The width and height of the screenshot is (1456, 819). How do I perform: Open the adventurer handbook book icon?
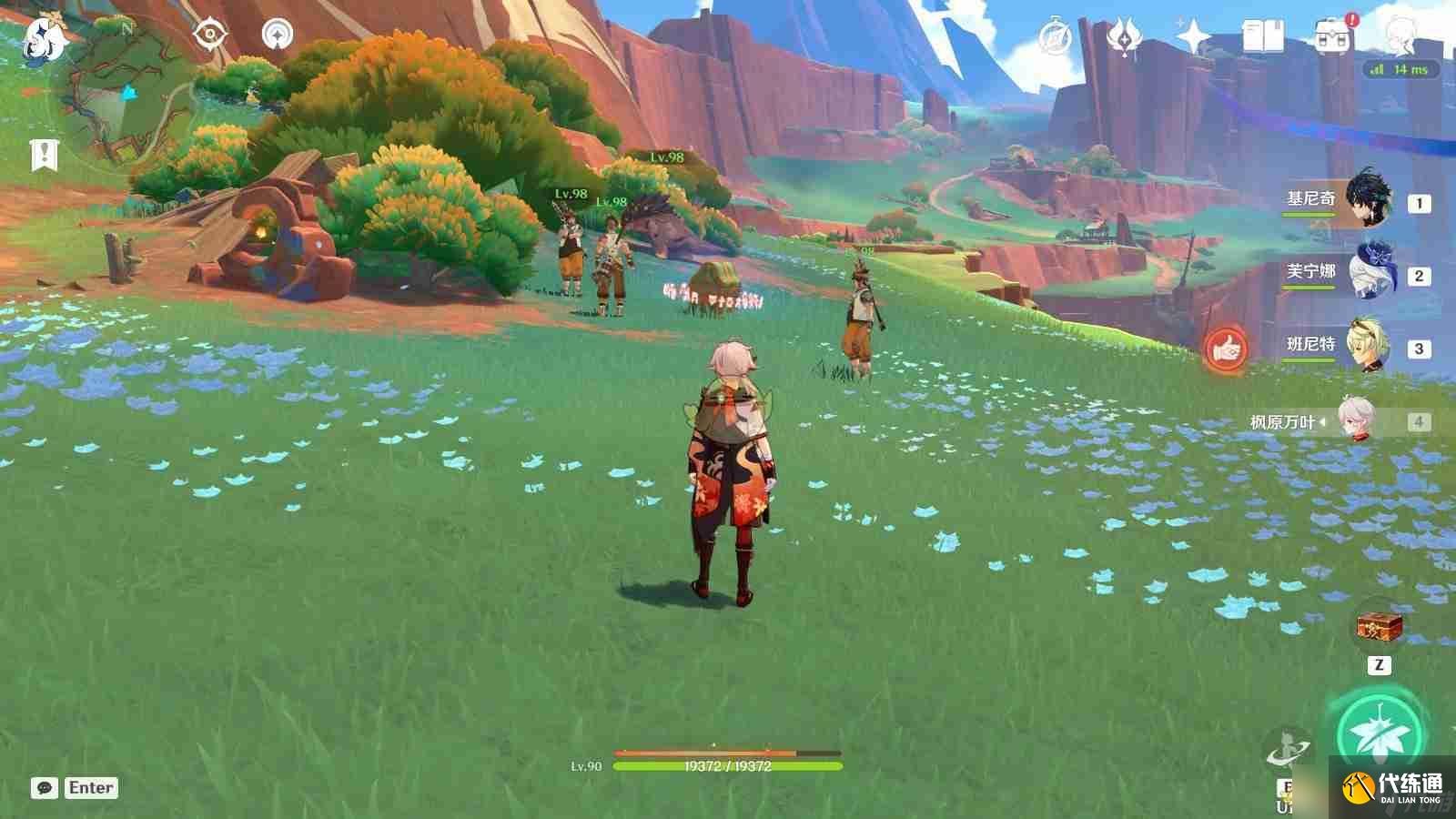(1262, 37)
